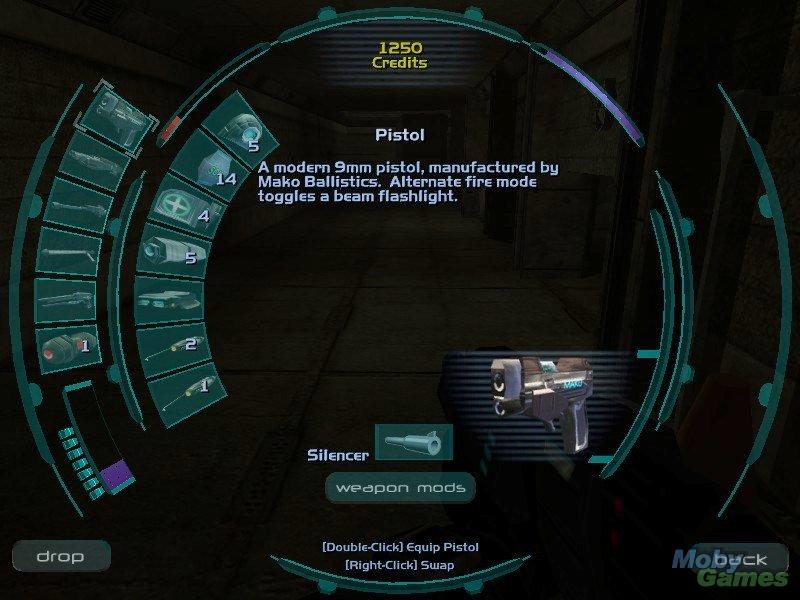Image resolution: width=800 pixels, height=600 pixels.
Task: Select the Silencer mod slot
Action: (413, 442)
